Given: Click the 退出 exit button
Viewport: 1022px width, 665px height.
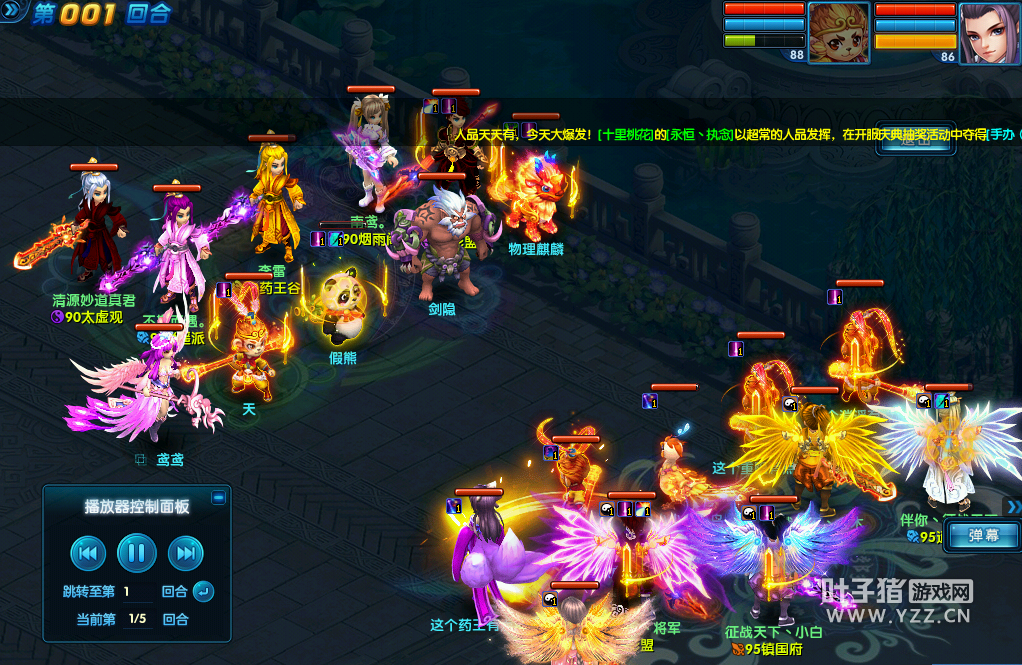Looking at the screenshot, I should 916,141.
